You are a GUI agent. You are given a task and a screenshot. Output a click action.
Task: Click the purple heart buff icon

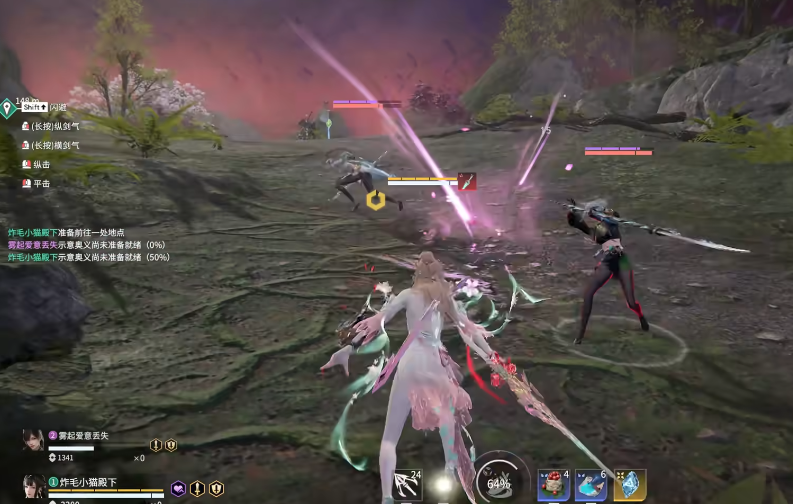tap(179, 488)
